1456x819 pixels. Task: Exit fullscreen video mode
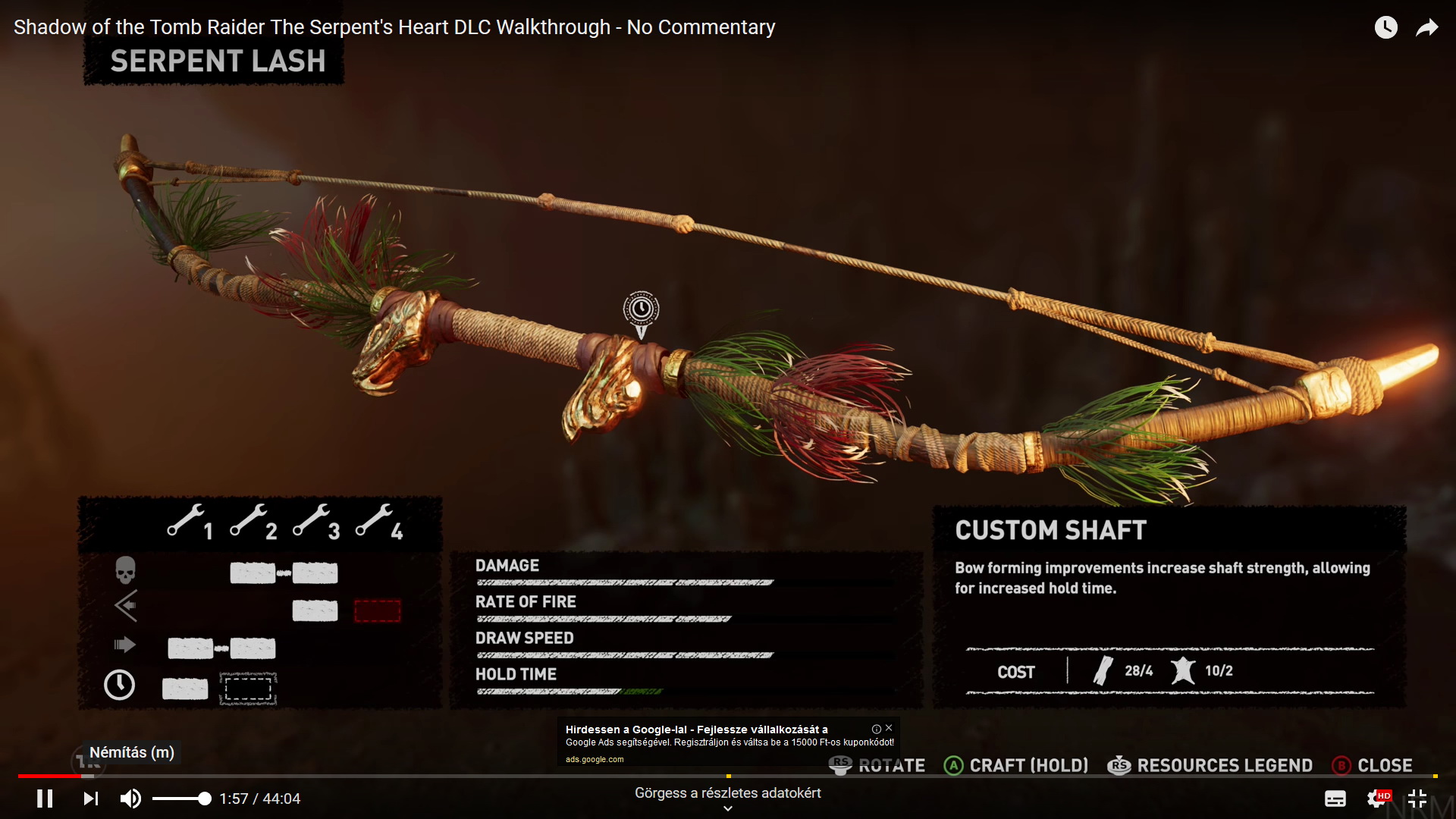(1417, 799)
